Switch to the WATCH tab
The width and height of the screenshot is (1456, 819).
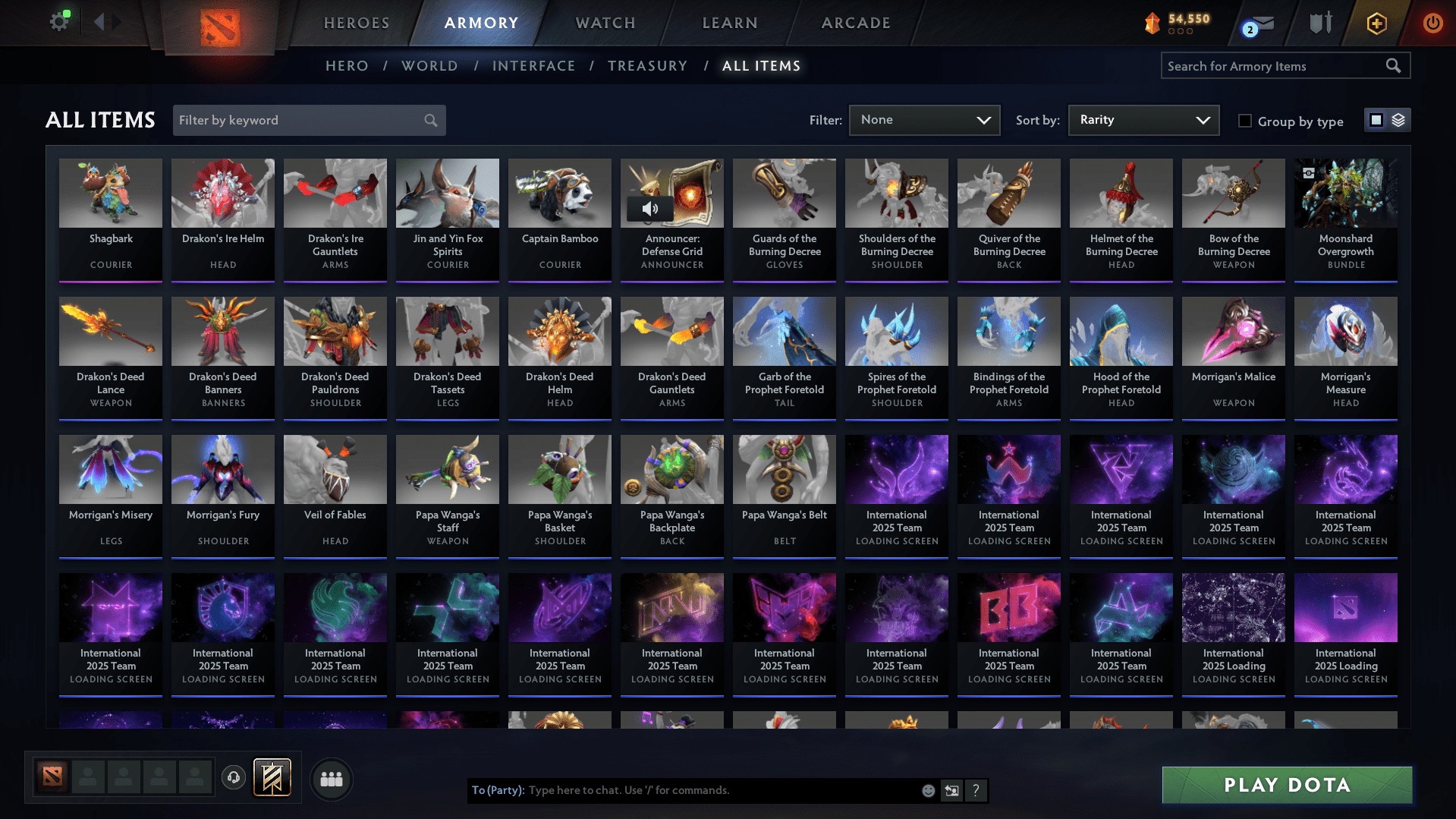click(605, 23)
